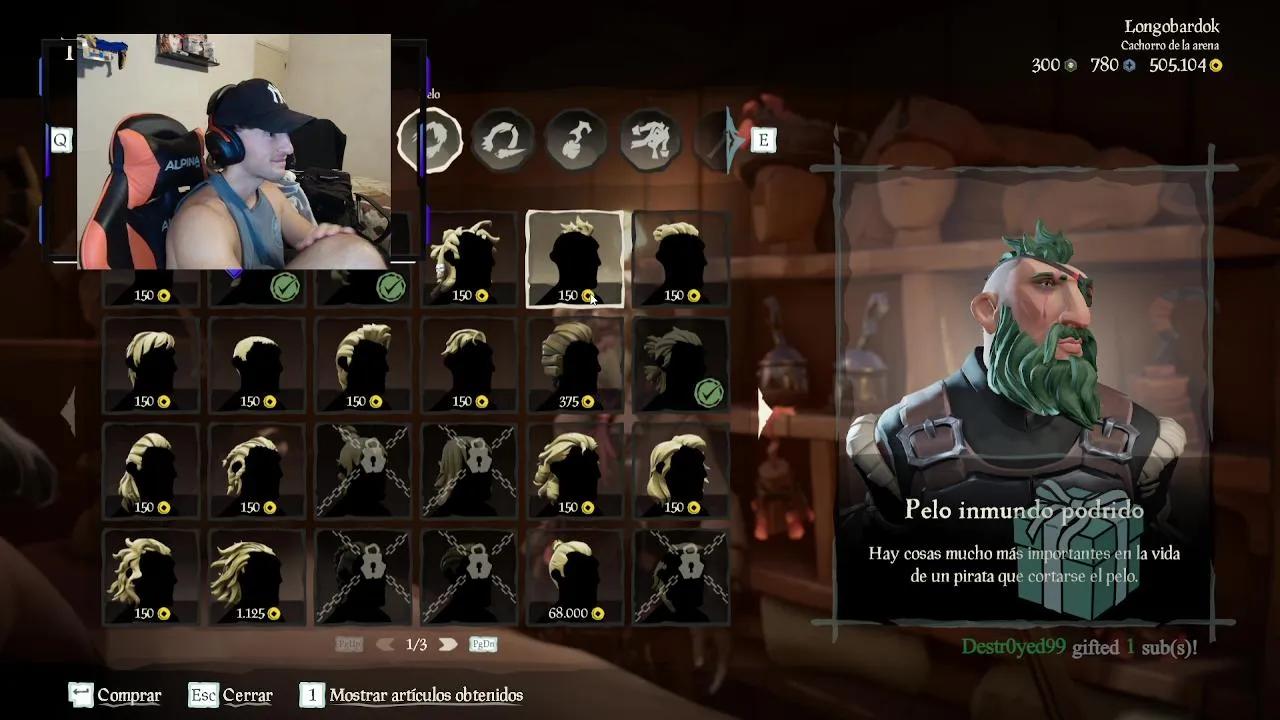Go to the previous page of hairstyles

(385, 645)
